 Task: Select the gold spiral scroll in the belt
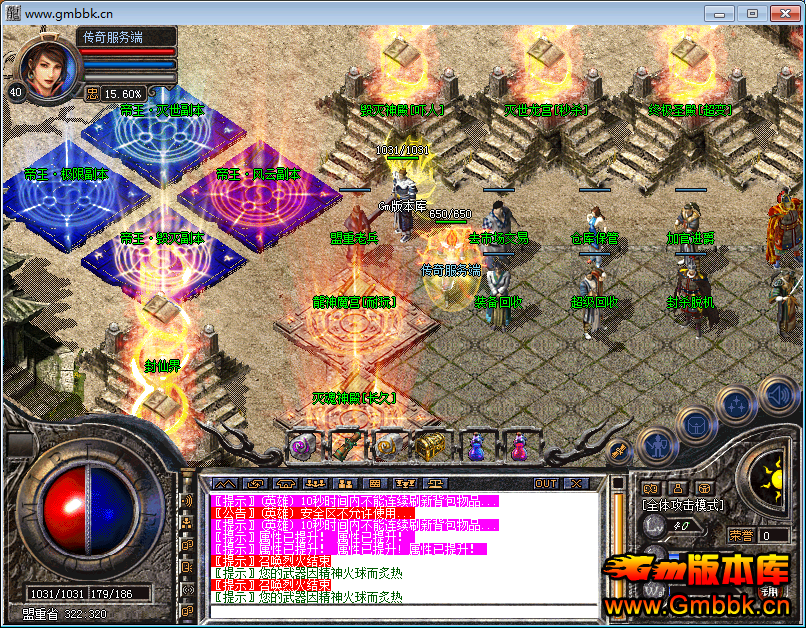(x=389, y=444)
